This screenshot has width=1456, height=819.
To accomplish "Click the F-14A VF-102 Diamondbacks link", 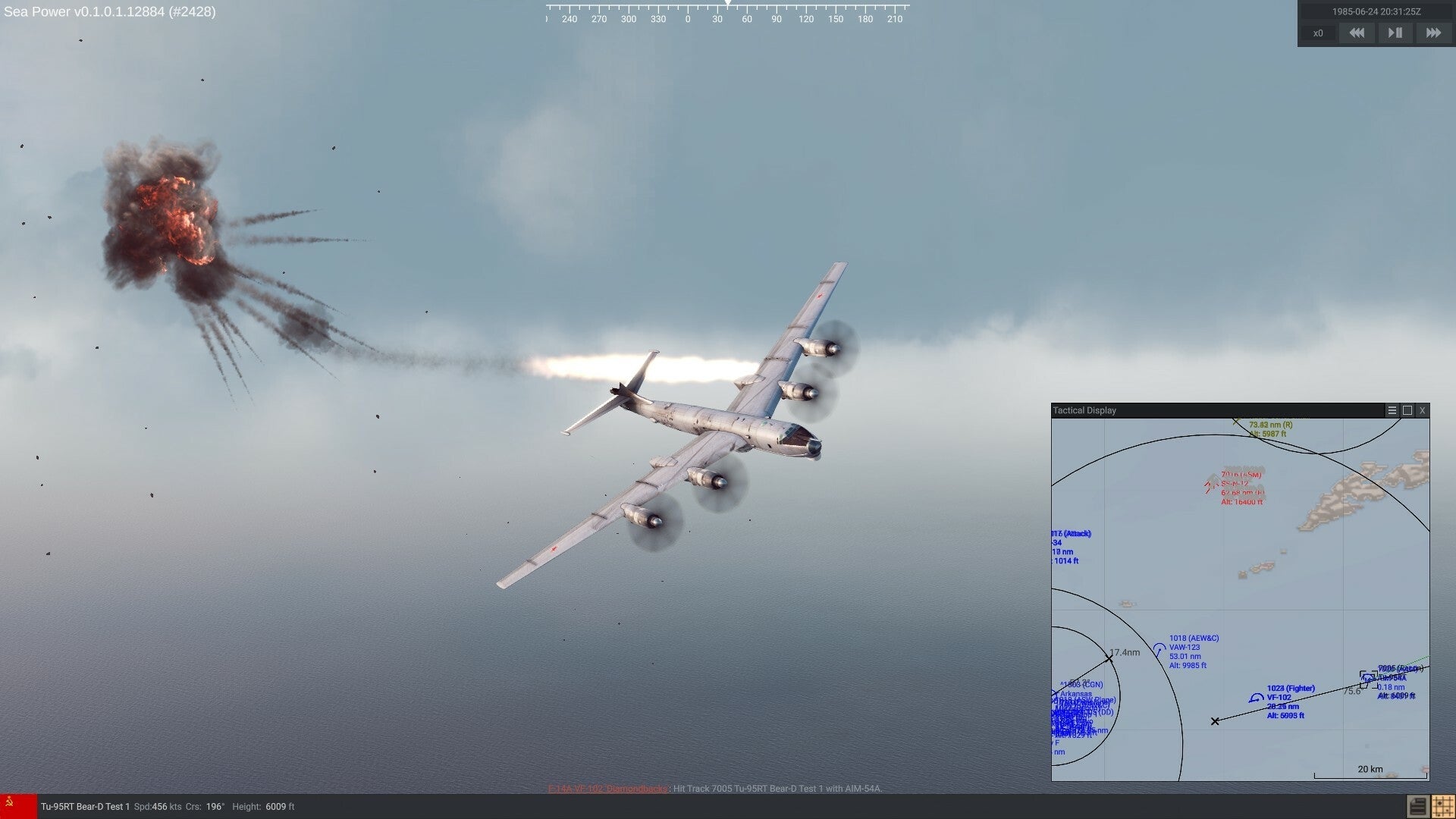I will tap(607, 789).
